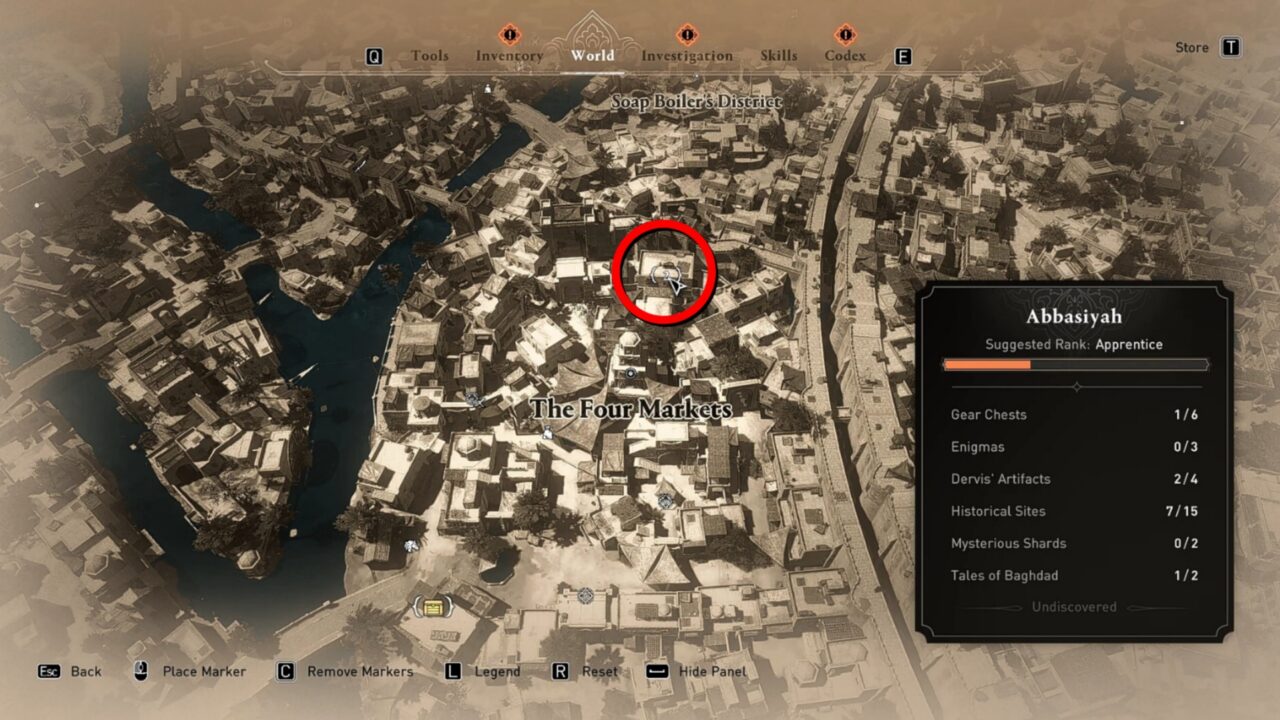The width and height of the screenshot is (1280, 720).
Task: Open the Investigation tab
Action: [687, 56]
